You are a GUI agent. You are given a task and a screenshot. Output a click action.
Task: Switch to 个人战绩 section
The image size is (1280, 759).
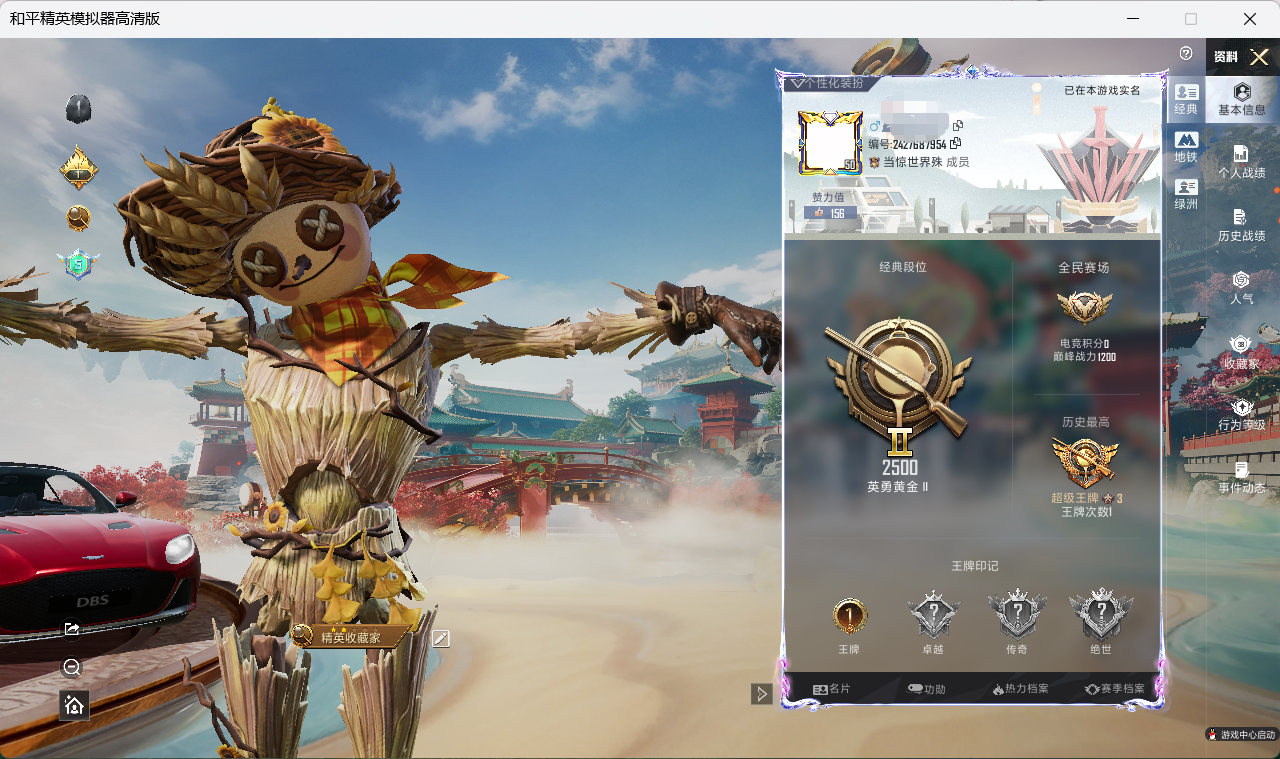(1241, 162)
